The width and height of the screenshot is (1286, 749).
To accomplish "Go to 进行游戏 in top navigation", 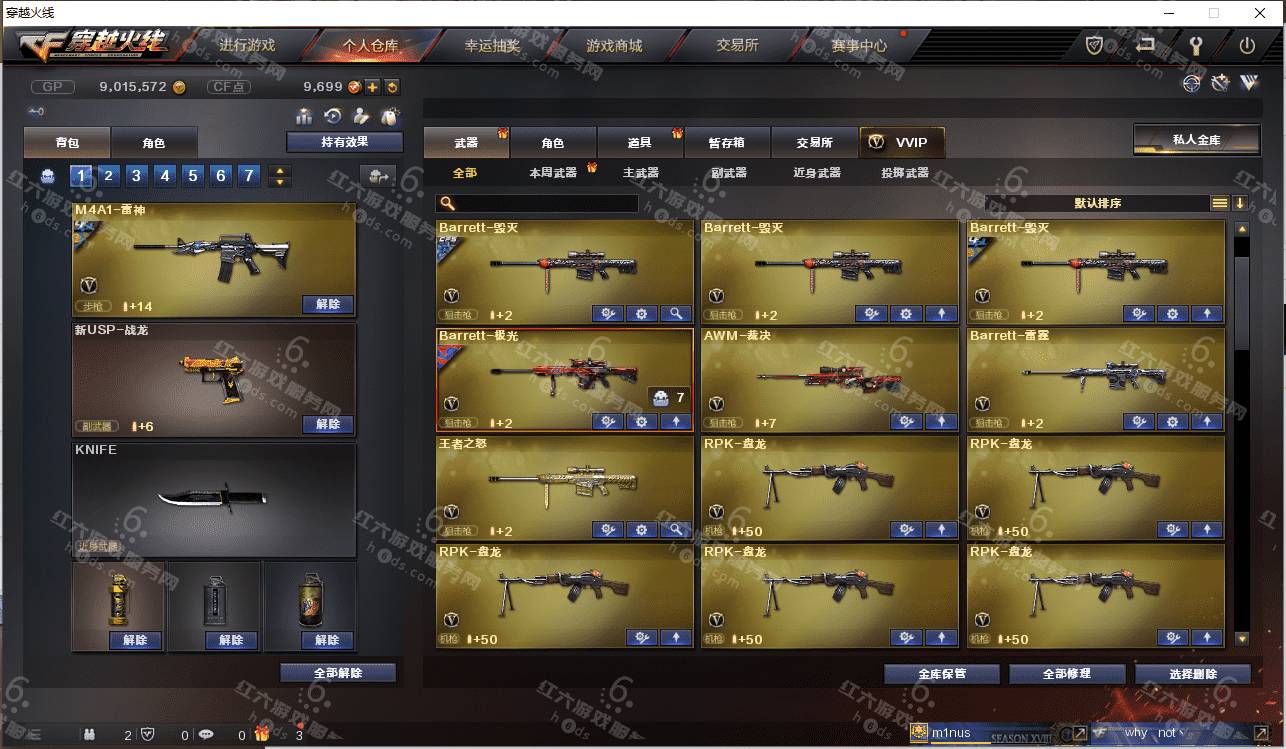I will pyautogui.click(x=247, y=46).
